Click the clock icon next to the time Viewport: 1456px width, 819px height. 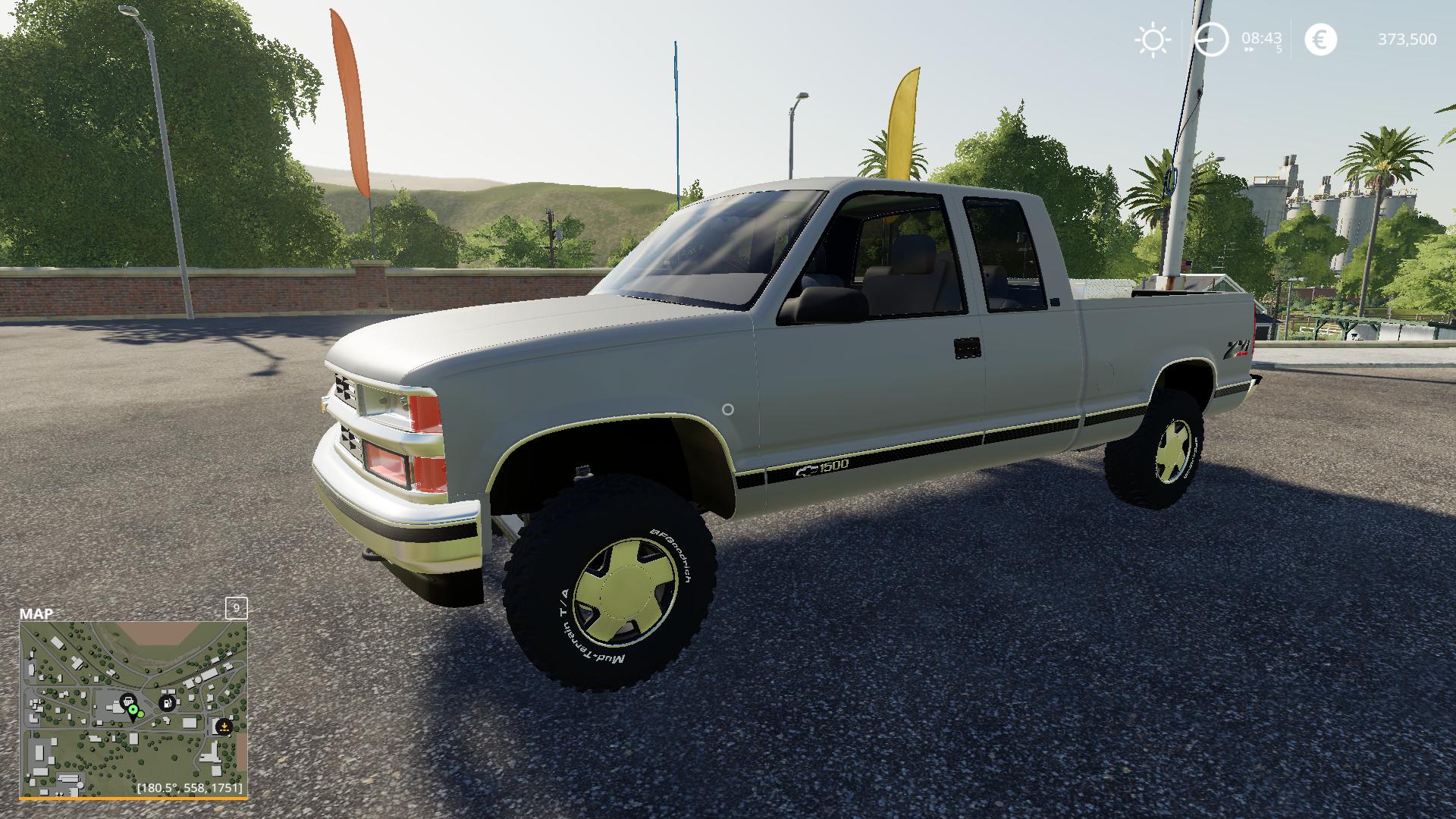1212,39
